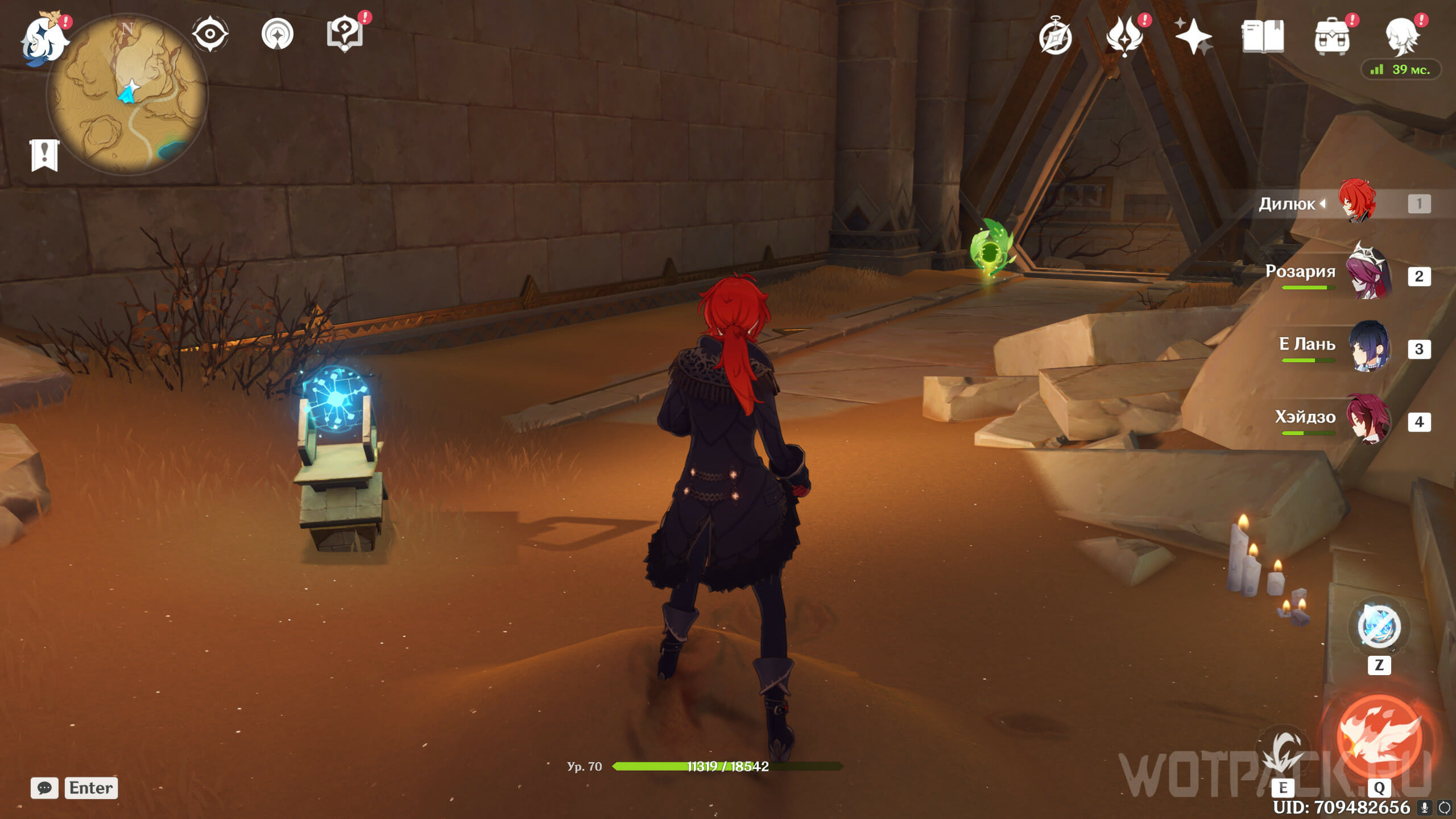Use the blue gadget above Z
Screen dimensions: 1456x819
(1379, 627)
